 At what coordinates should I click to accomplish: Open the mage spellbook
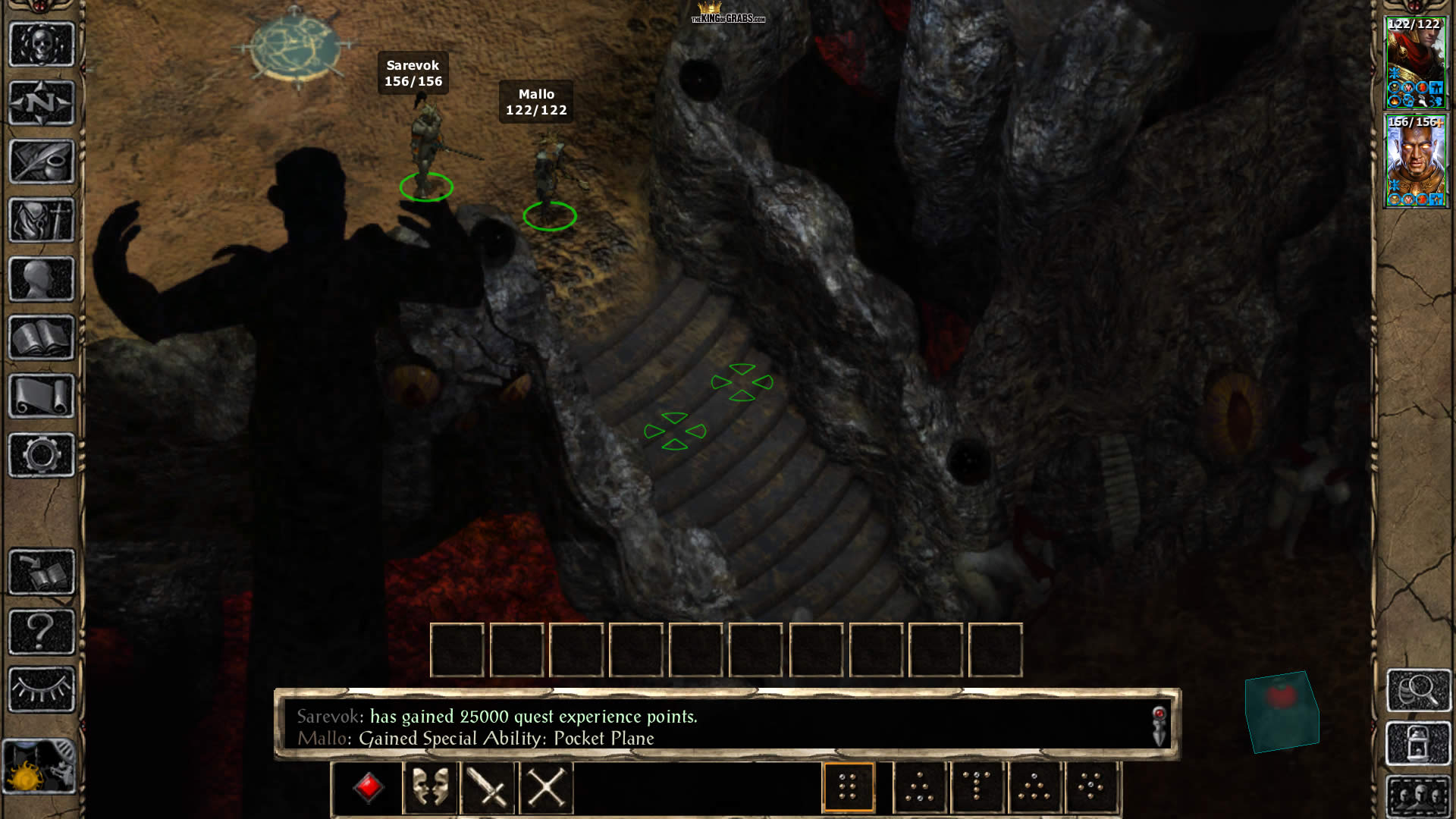(42, 337)
